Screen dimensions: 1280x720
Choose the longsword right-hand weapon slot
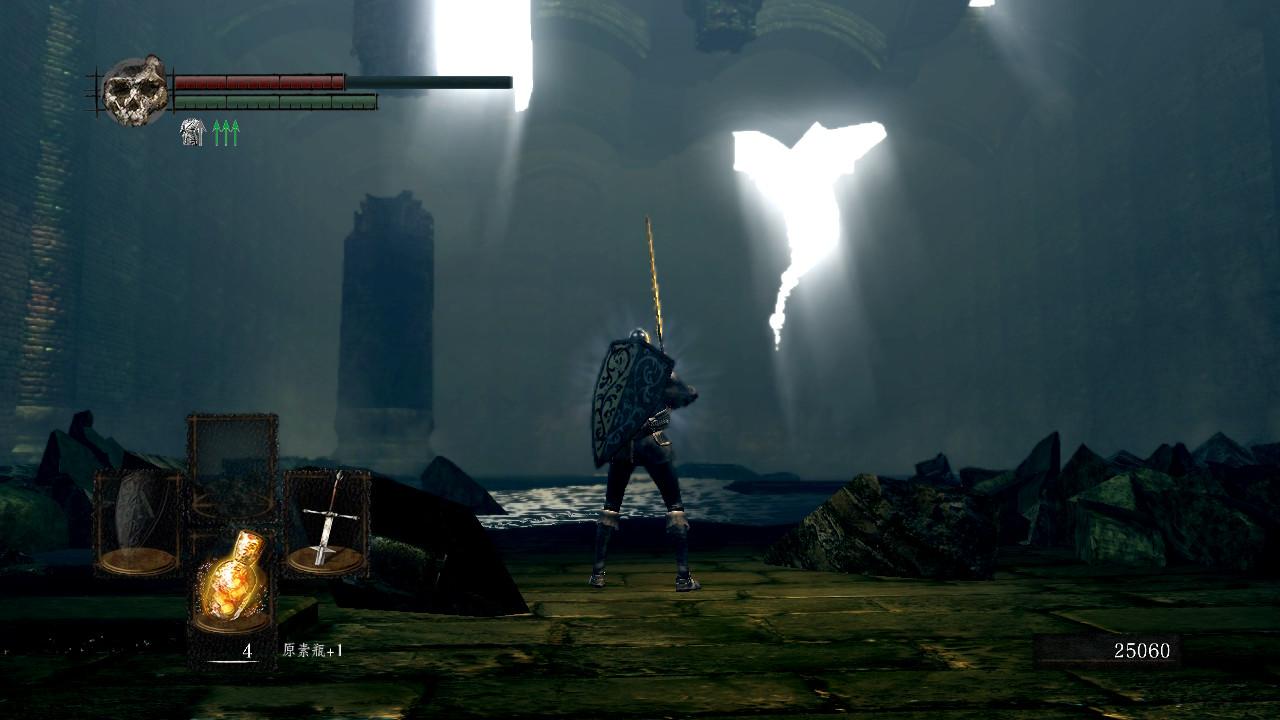327,523
